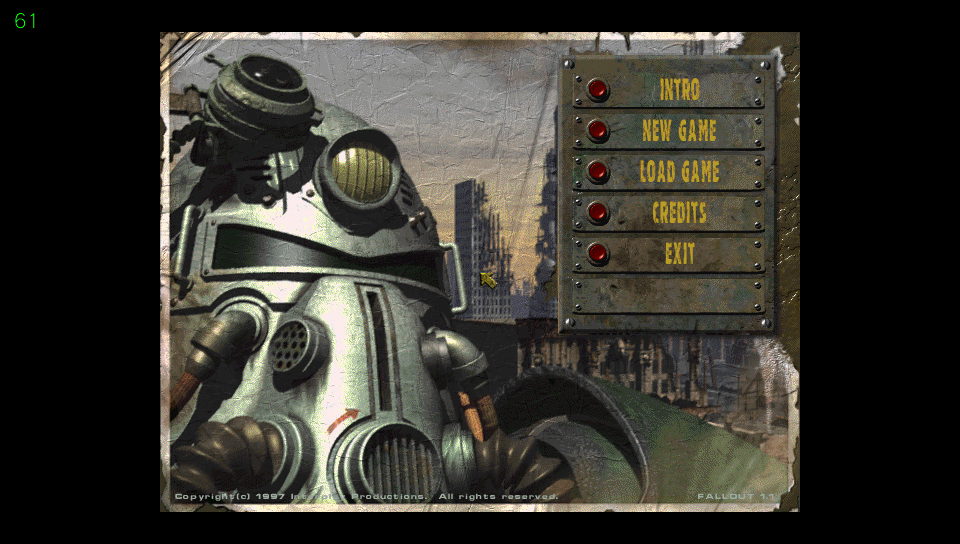Choose Exit to quit the game

coord(598,254)
